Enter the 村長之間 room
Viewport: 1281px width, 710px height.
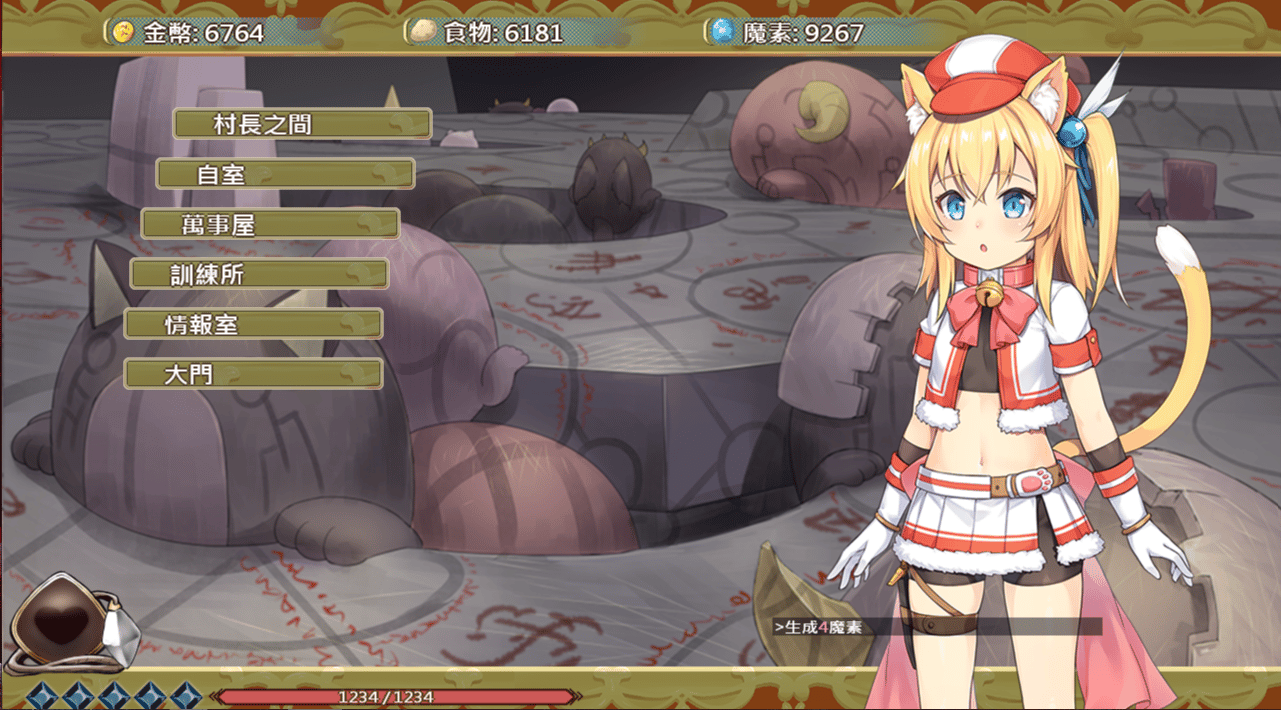(302, 124)
